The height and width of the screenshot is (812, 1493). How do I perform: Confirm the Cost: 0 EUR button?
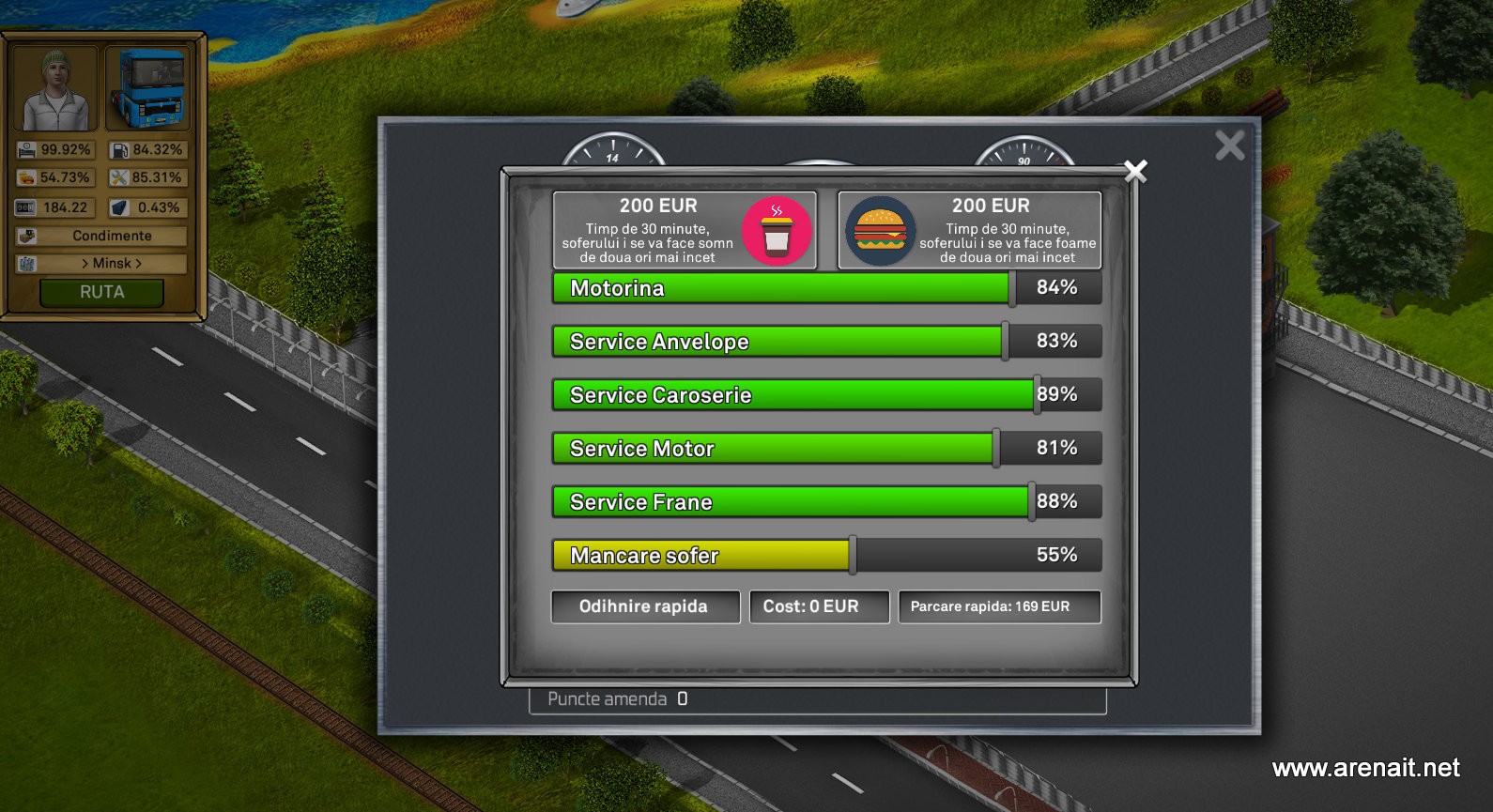click(819, 606)
